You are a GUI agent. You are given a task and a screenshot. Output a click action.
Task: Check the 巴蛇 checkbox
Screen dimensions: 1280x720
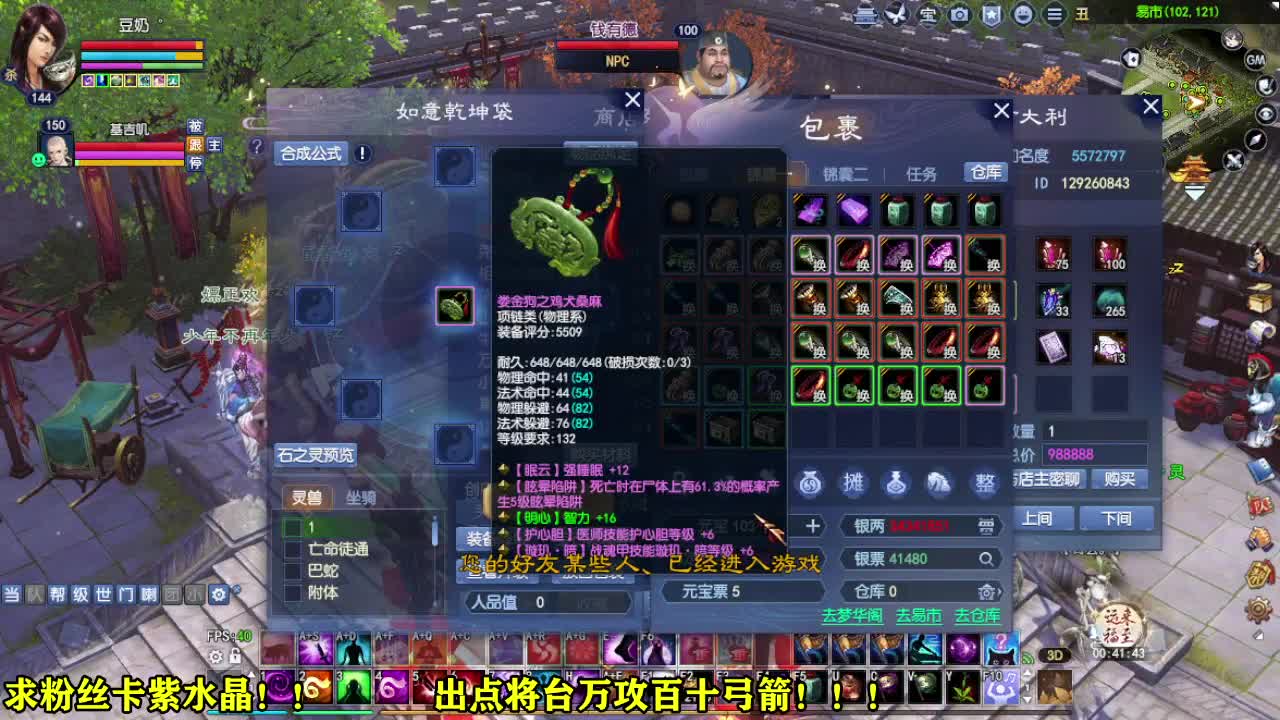pyautogui.click(x=293, y=571)
